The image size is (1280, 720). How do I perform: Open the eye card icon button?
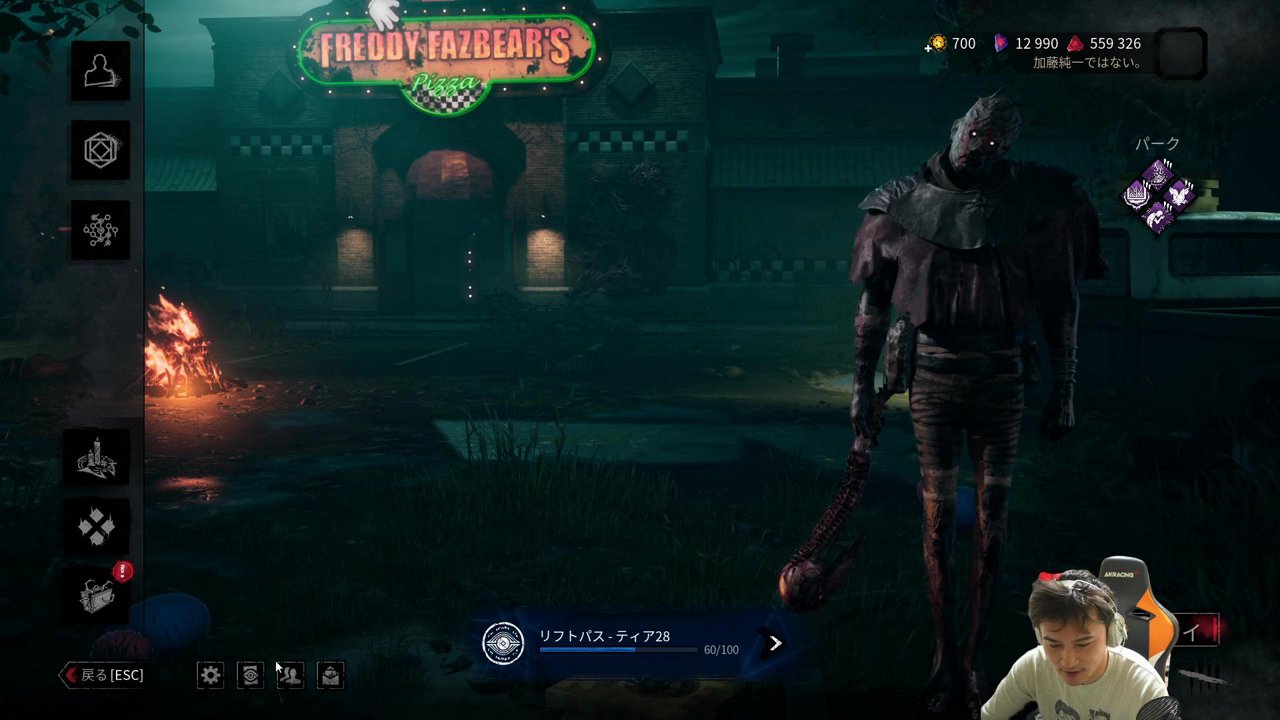point(250,675)
